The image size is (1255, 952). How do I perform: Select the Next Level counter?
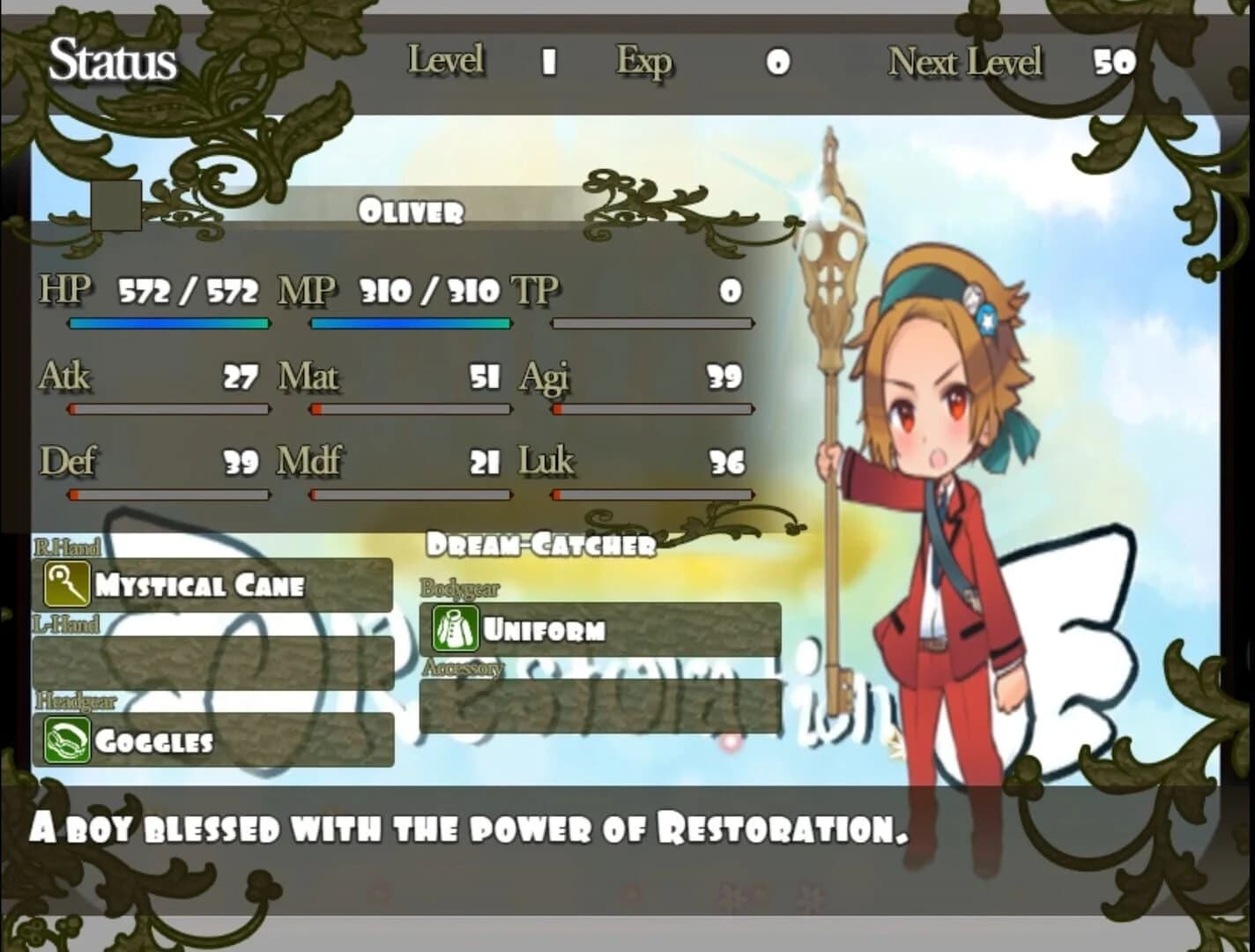(966, 61)
